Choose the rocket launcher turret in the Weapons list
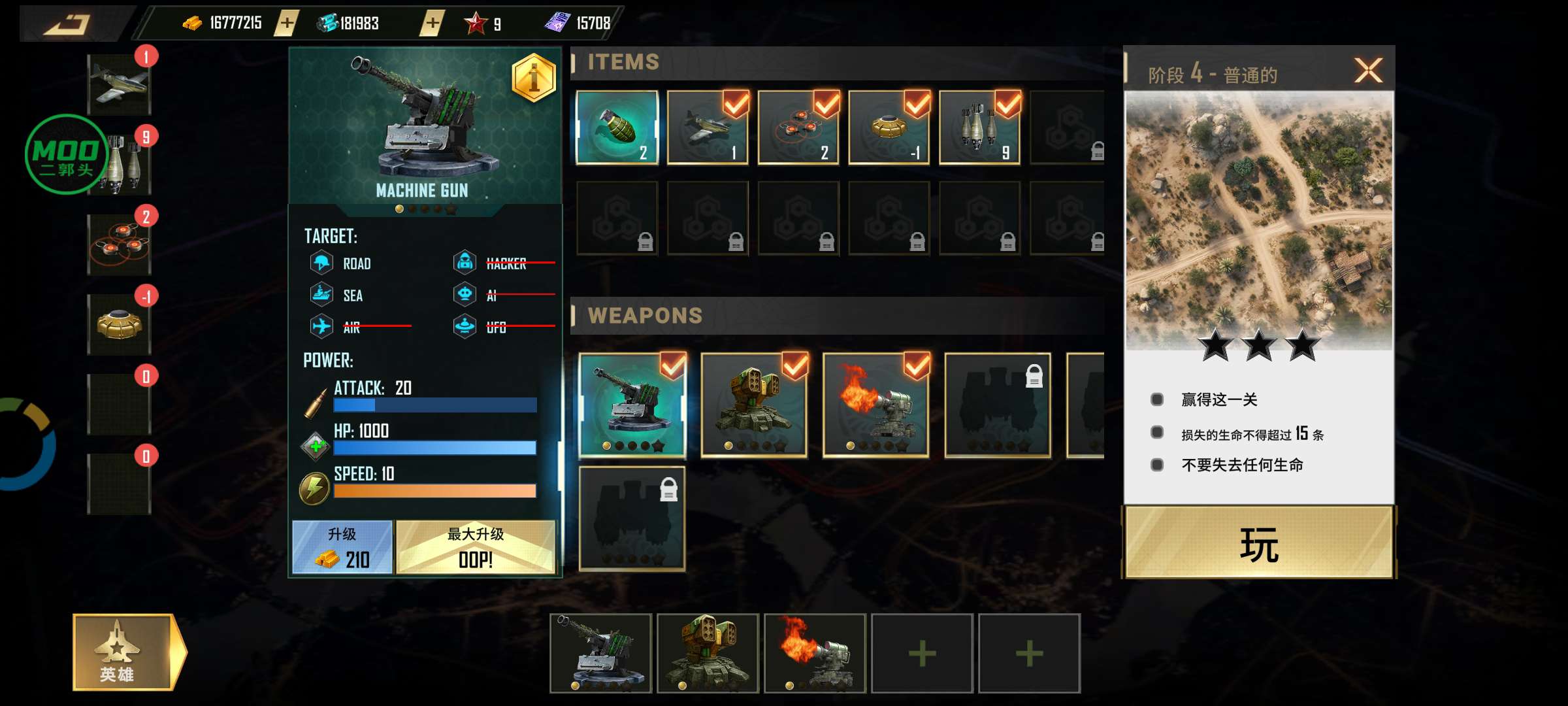 point(754,405)
